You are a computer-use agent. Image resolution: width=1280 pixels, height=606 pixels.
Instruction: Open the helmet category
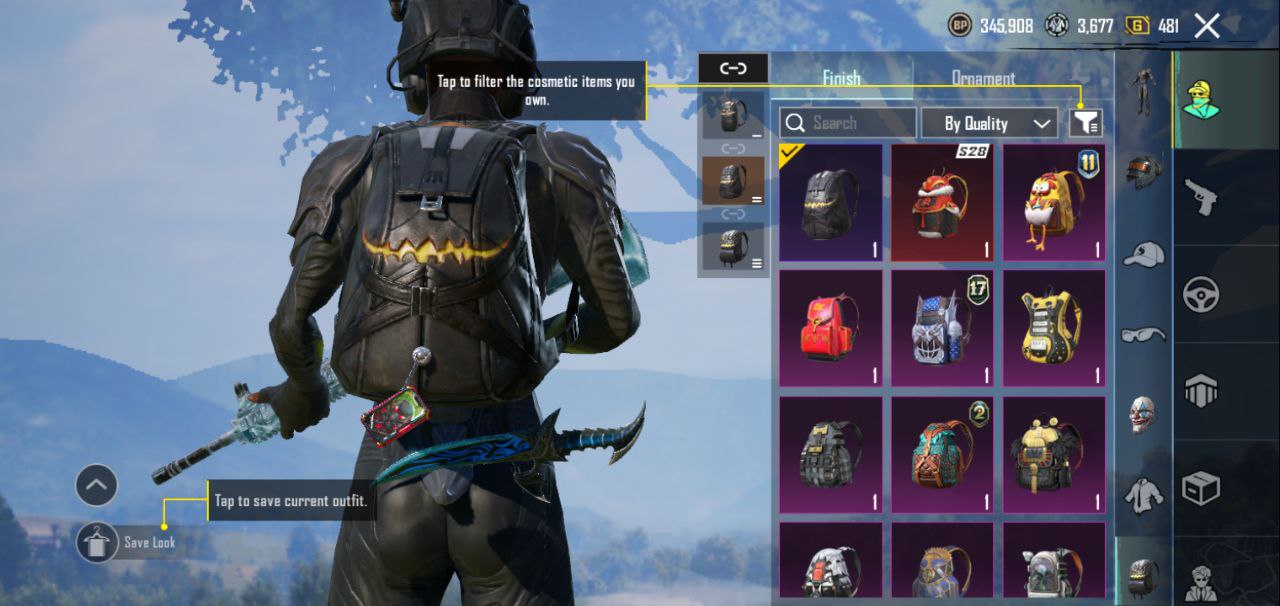1143,172
